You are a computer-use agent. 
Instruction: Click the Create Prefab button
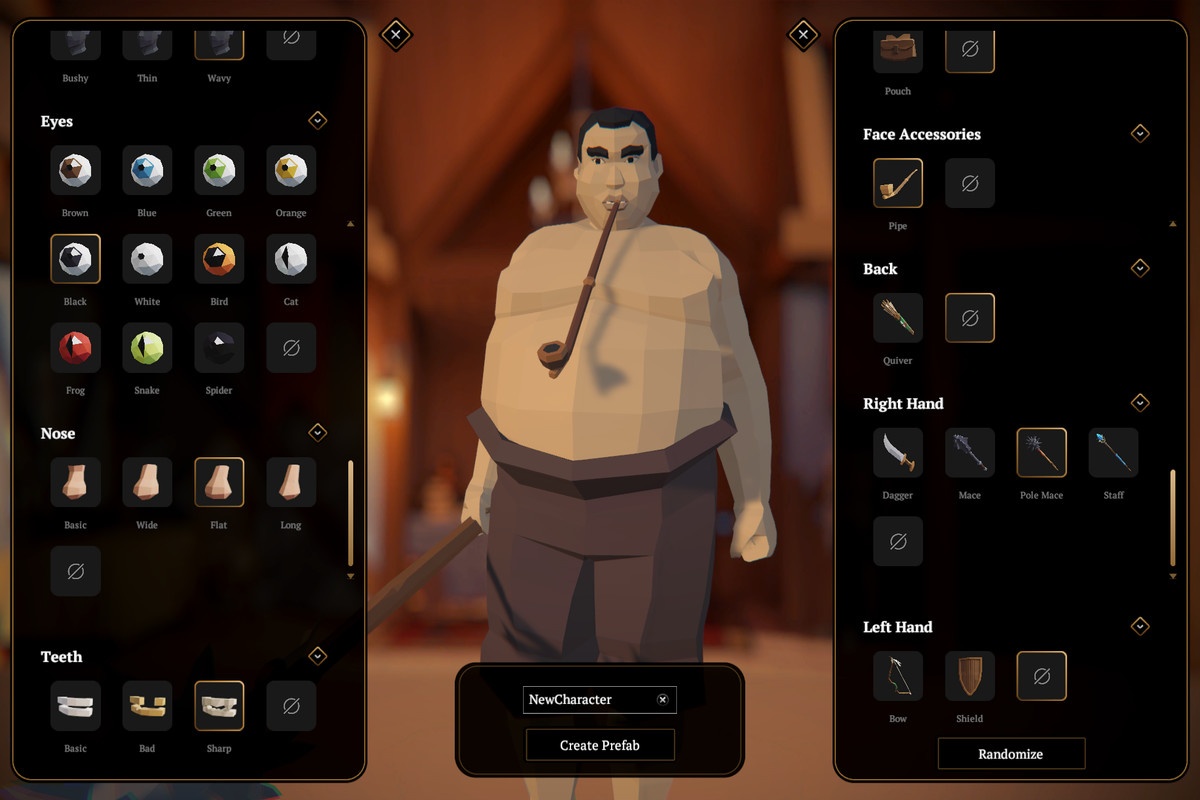tap(600, 745)
